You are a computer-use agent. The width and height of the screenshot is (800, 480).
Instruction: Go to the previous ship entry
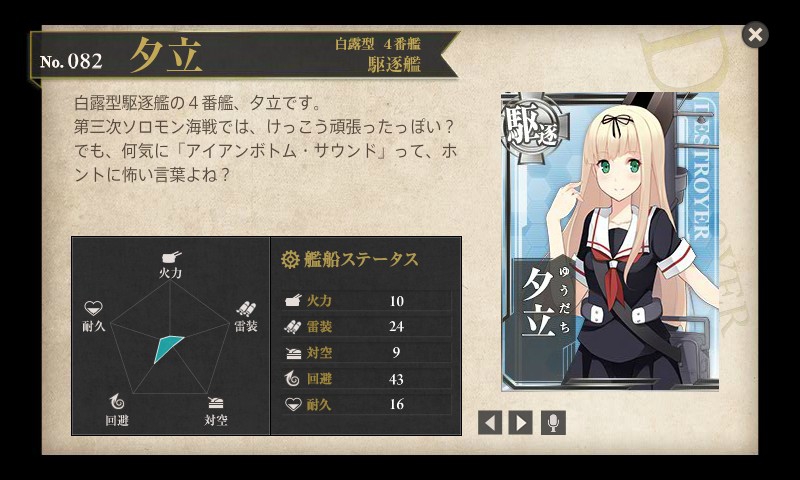point(489,422)
